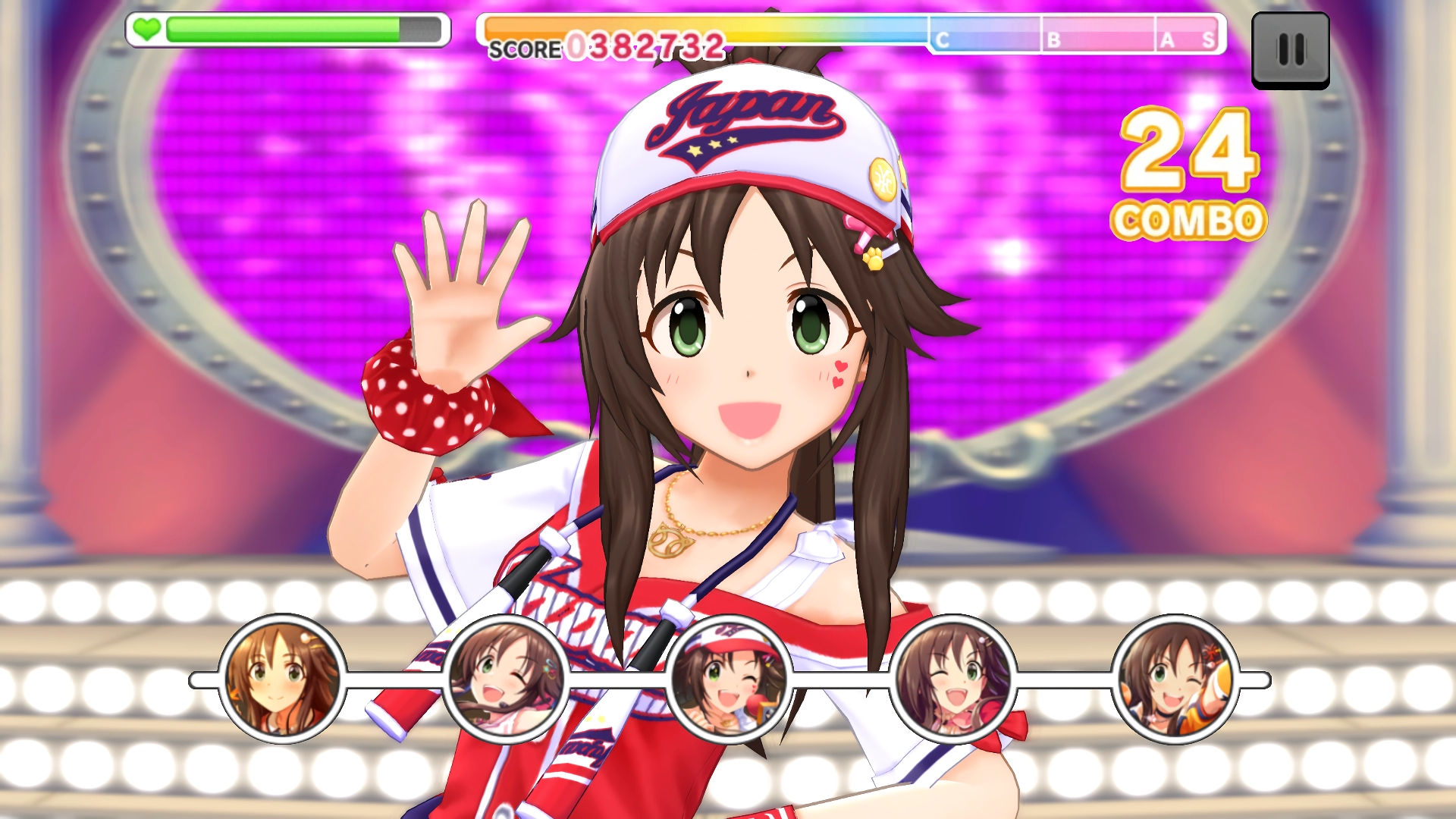1456x819 pixels.
Task: Hit the center idol with white visor cap
Action: pyautogui.click(x=729, y=679)
